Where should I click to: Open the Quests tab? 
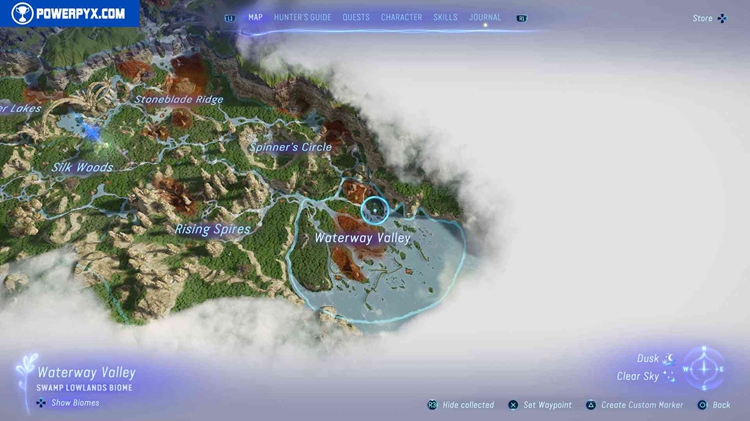tap(356, 17)
